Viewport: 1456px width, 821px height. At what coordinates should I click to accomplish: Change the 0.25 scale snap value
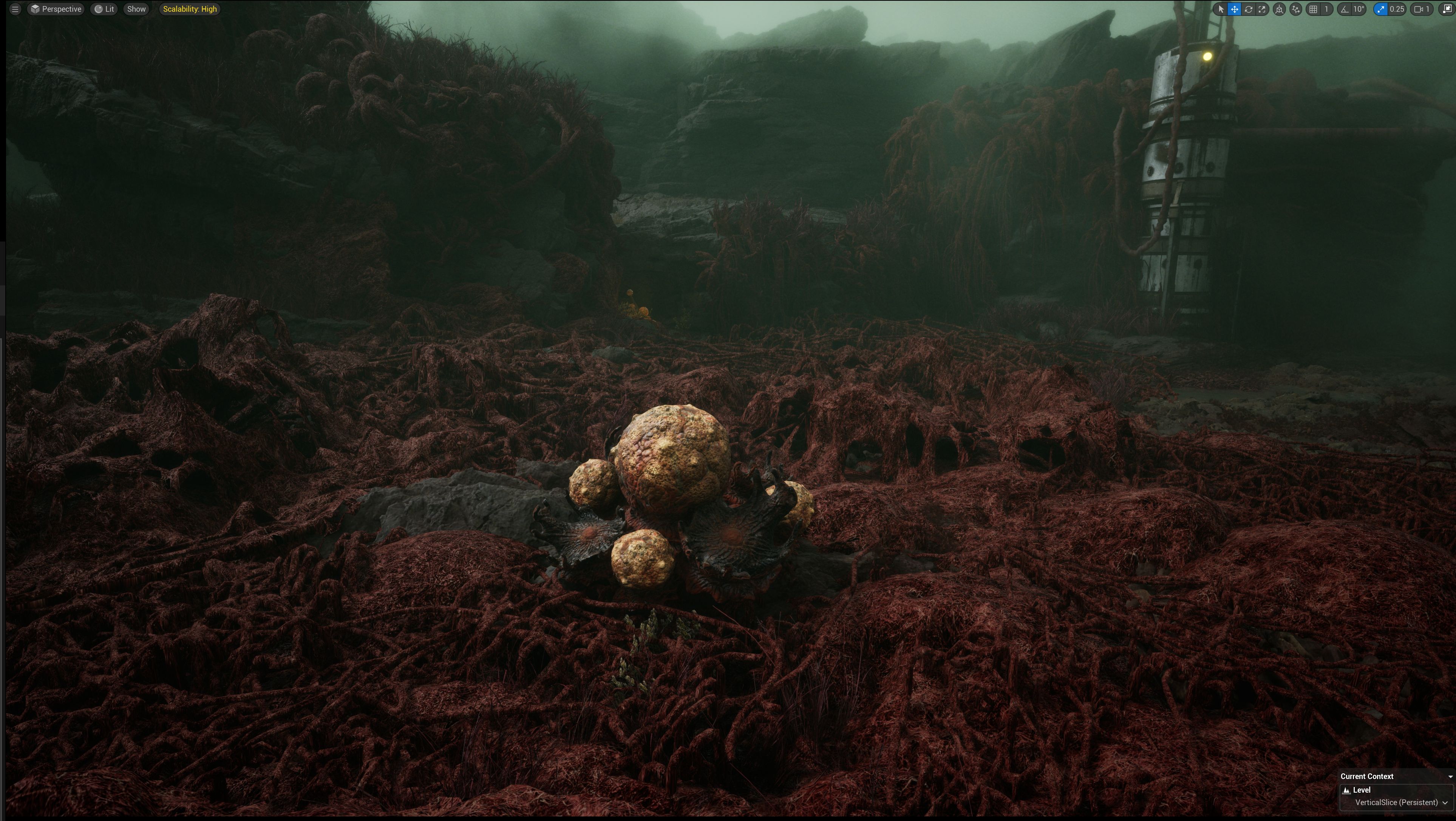click(x=1397, y=9)
